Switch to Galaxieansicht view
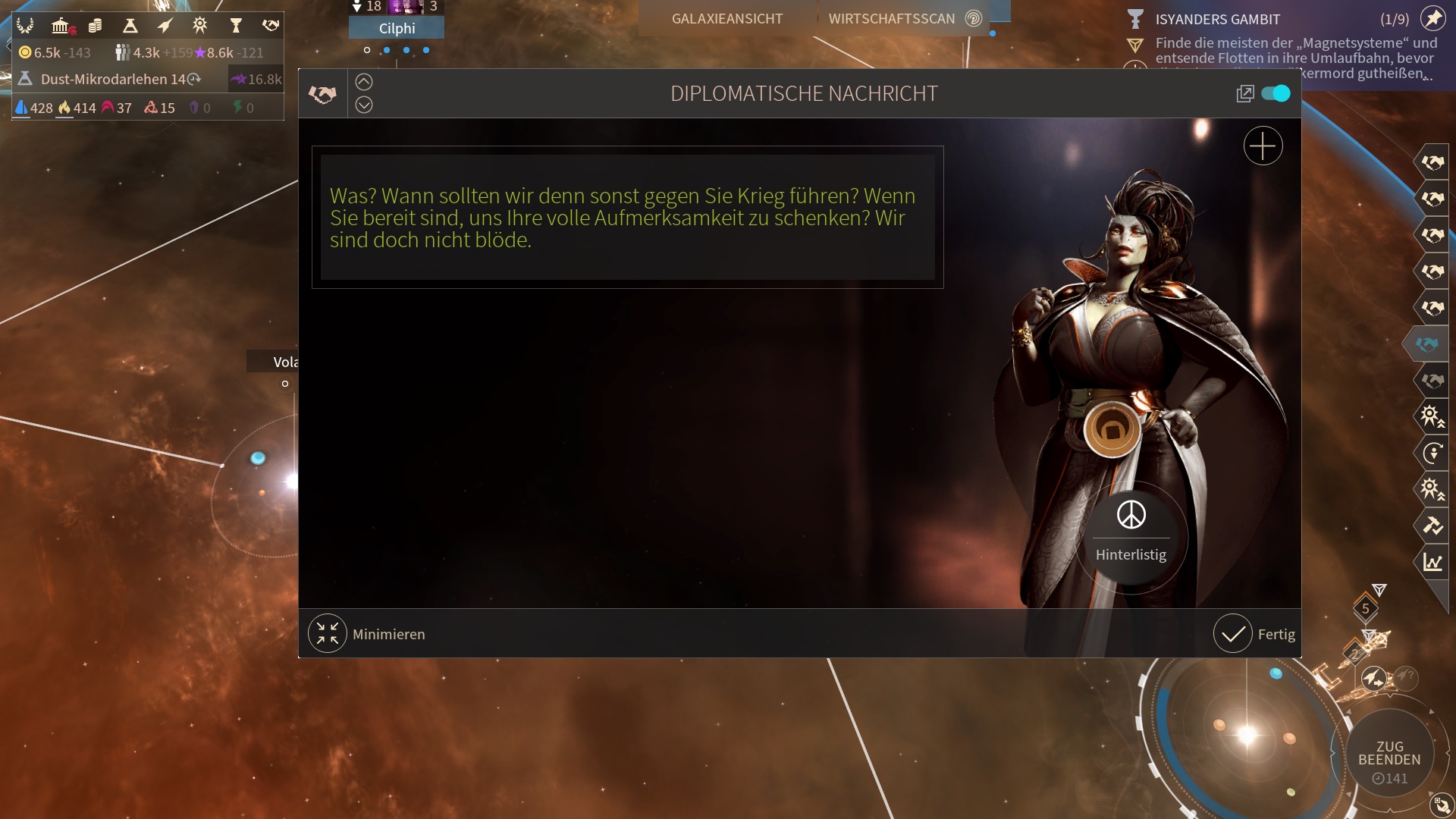 point(726,19)
